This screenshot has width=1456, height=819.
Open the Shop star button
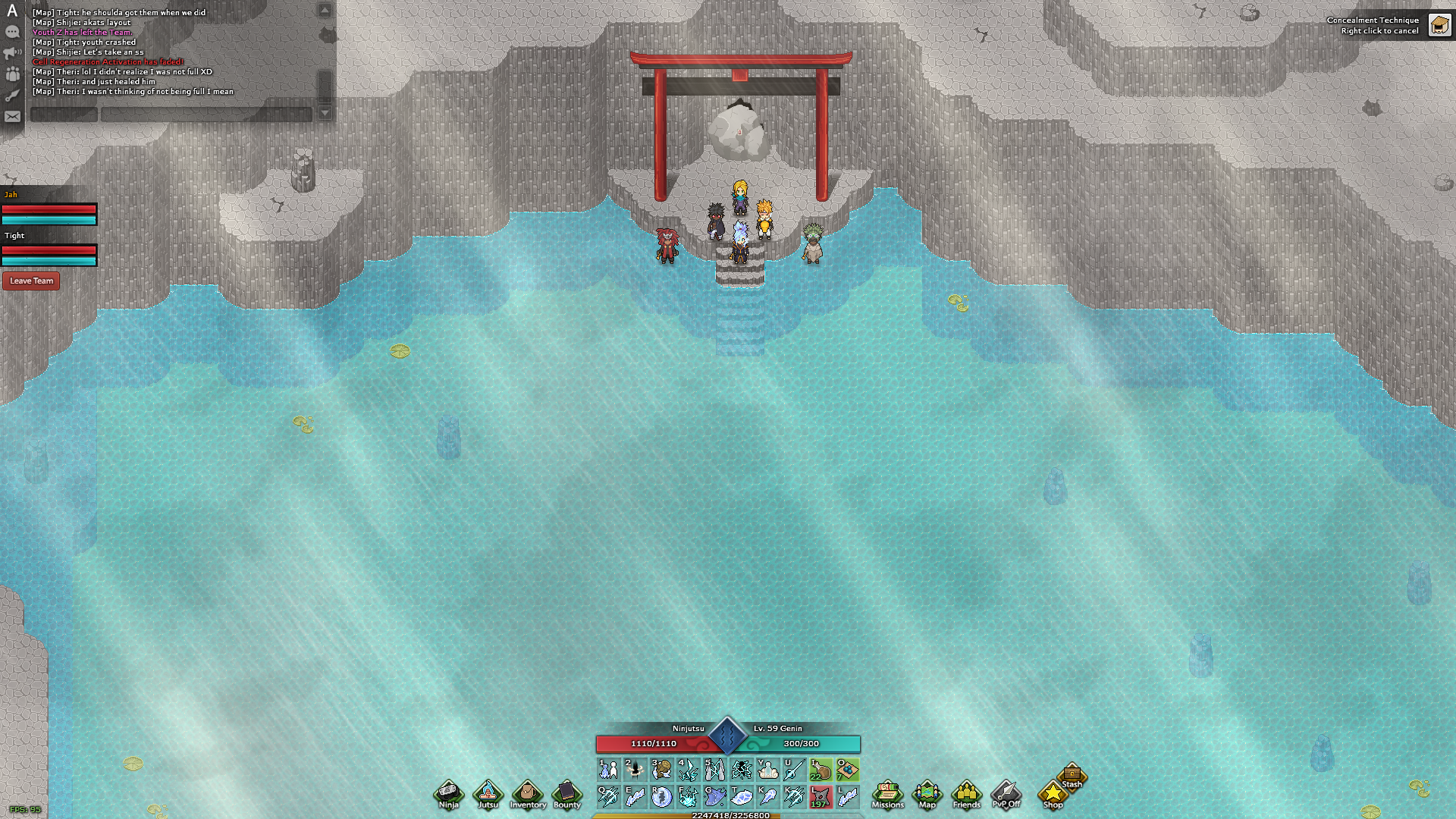pos(1053,794)
